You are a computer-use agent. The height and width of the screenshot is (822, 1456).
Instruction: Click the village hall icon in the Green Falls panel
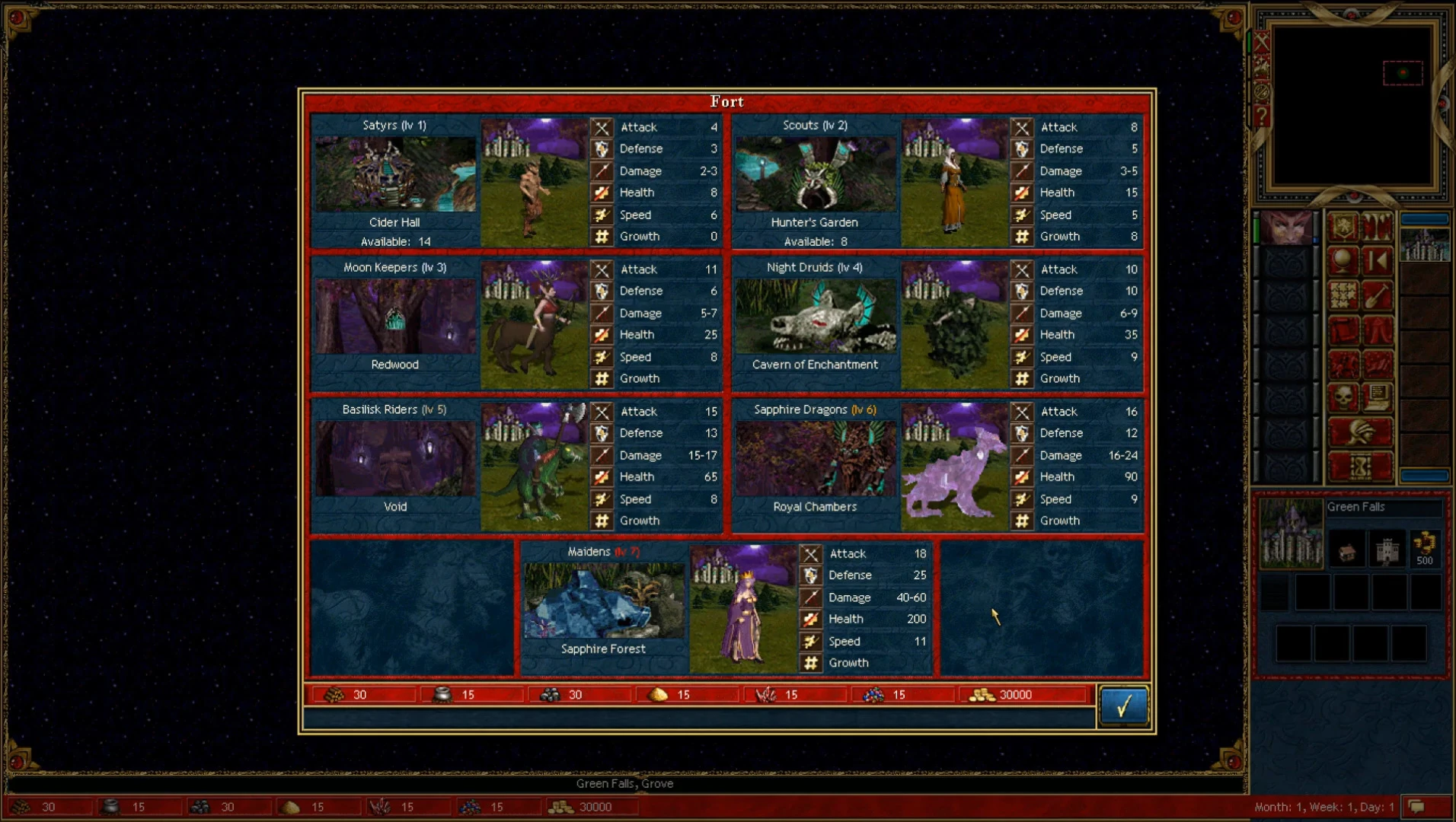[x=1348, y=550]
